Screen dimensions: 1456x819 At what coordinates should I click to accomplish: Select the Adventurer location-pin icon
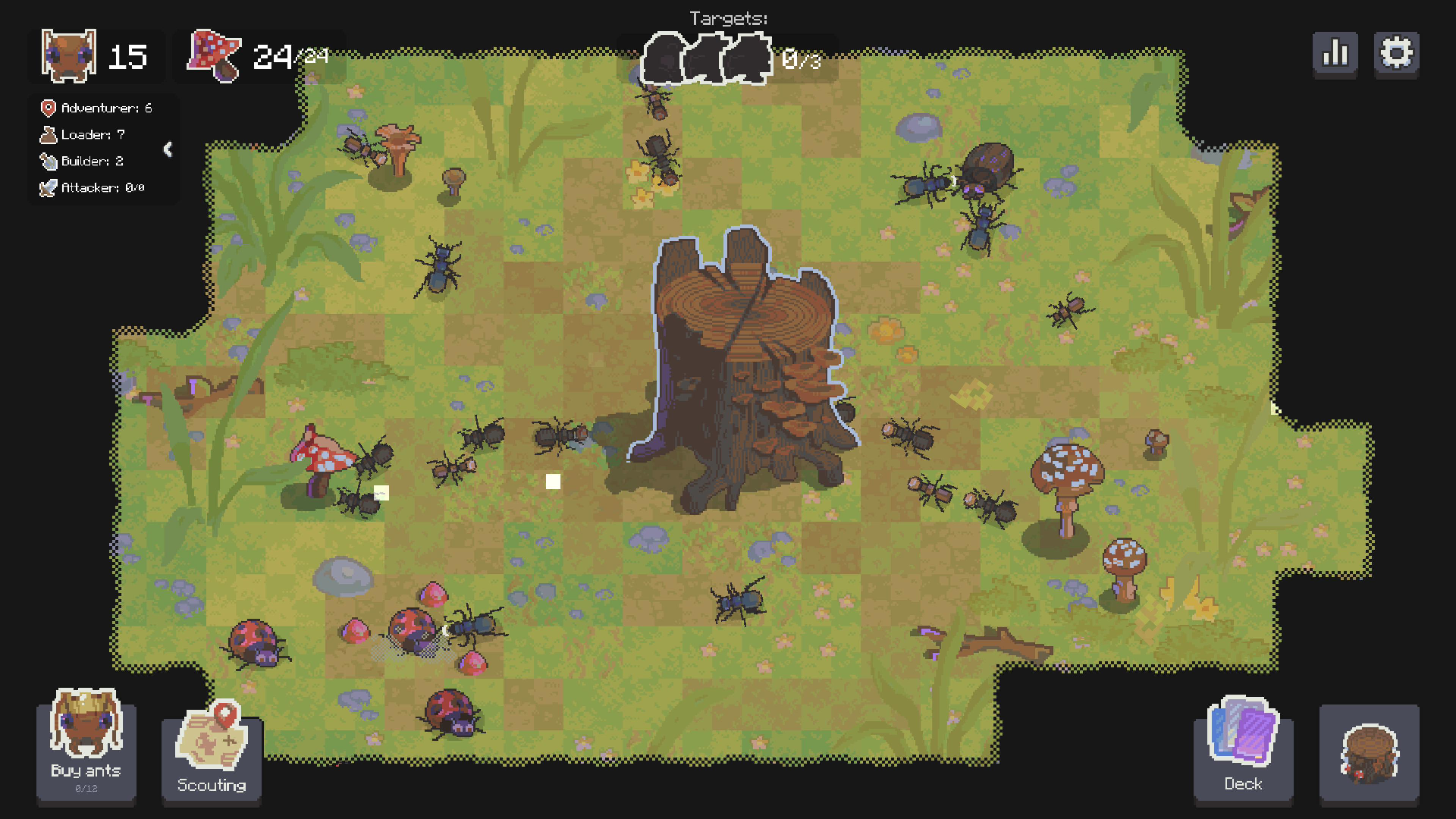pyautogui.click(x=47, y=108)
